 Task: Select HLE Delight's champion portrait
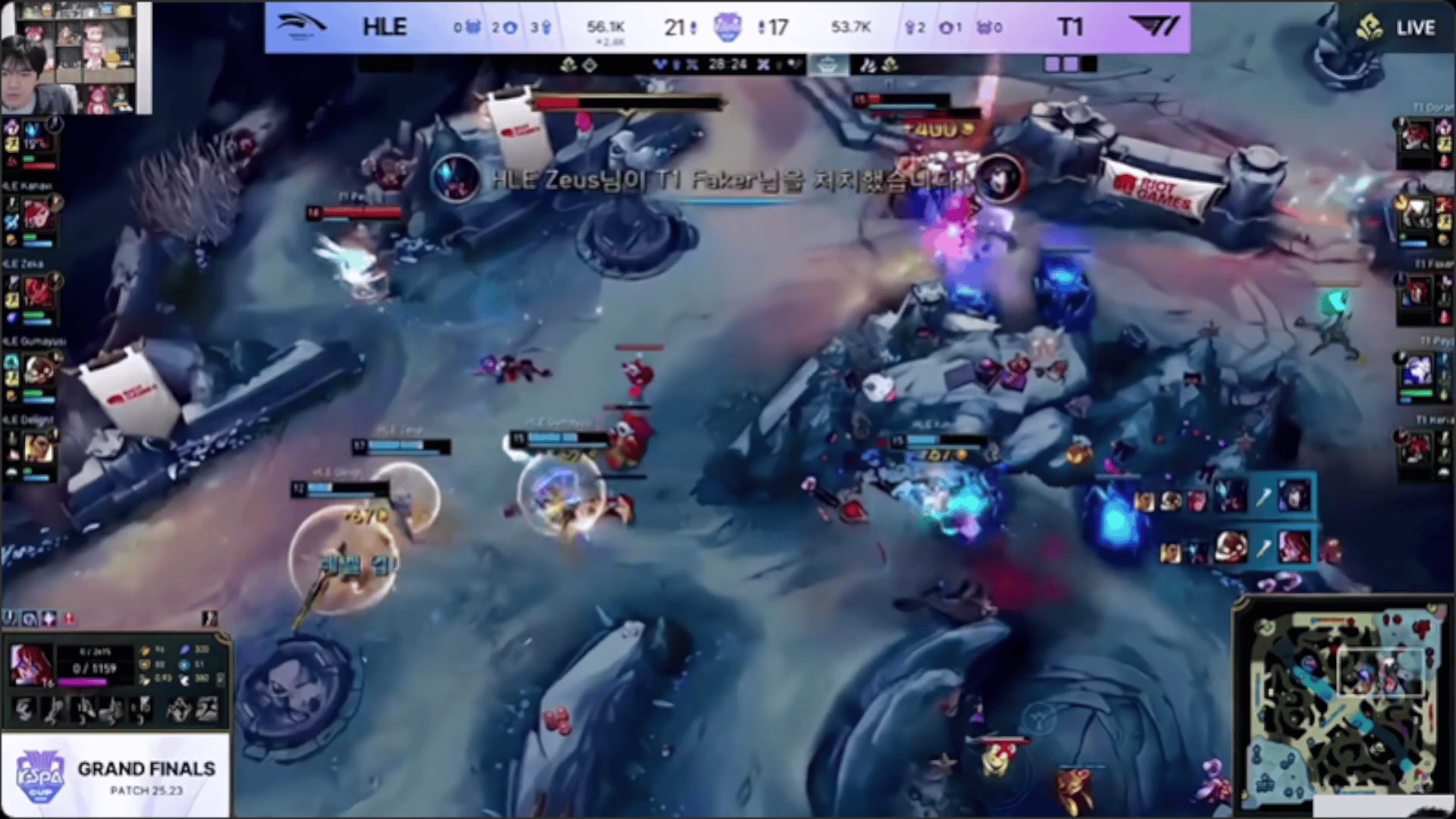coord(37,447)
